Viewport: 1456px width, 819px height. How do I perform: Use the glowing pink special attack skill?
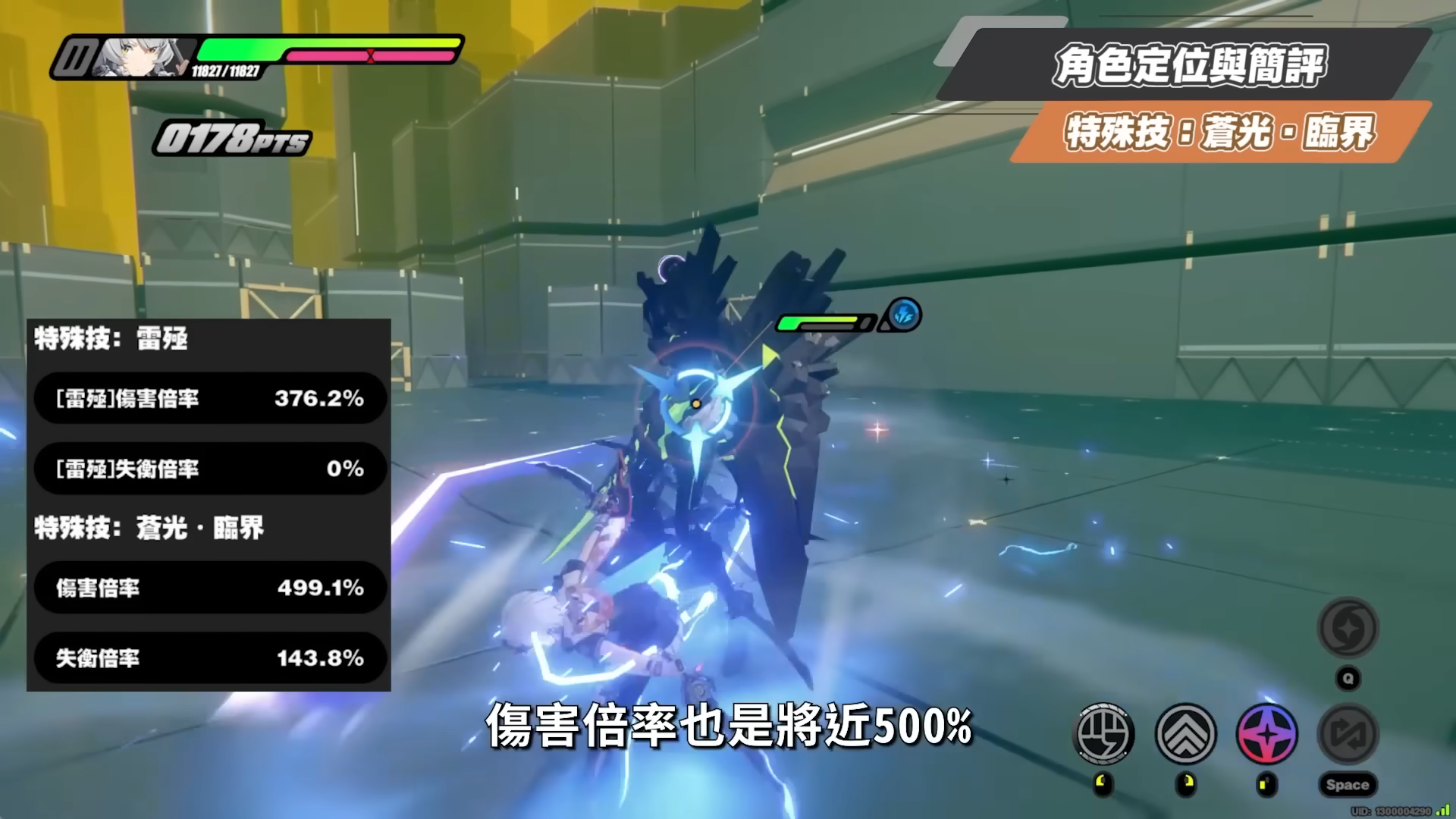1266,733
